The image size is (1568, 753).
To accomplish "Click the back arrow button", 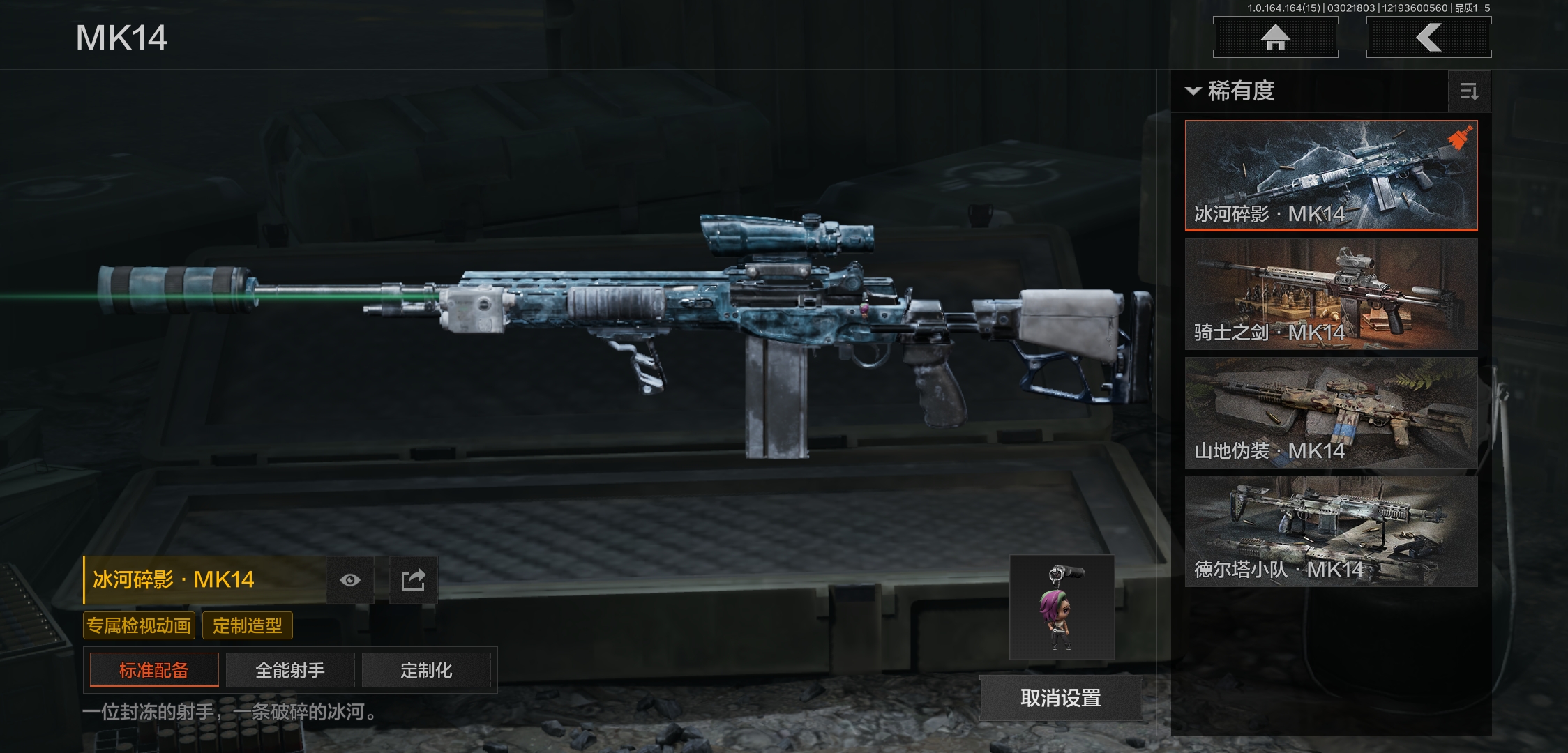I will tap(1428, 38).
